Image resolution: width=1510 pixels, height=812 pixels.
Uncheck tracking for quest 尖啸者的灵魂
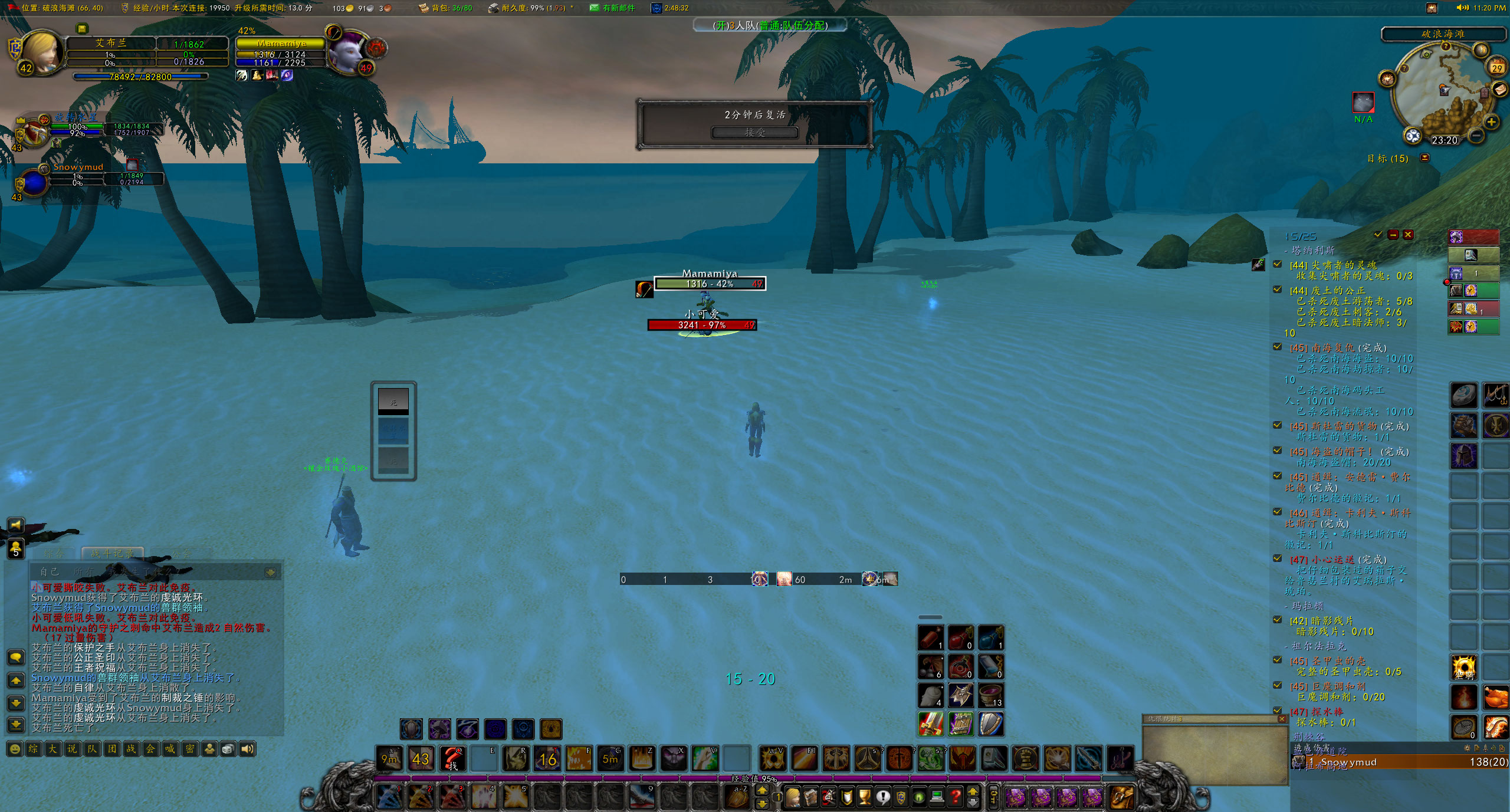pyautogui.click(x=1277, y=264)
